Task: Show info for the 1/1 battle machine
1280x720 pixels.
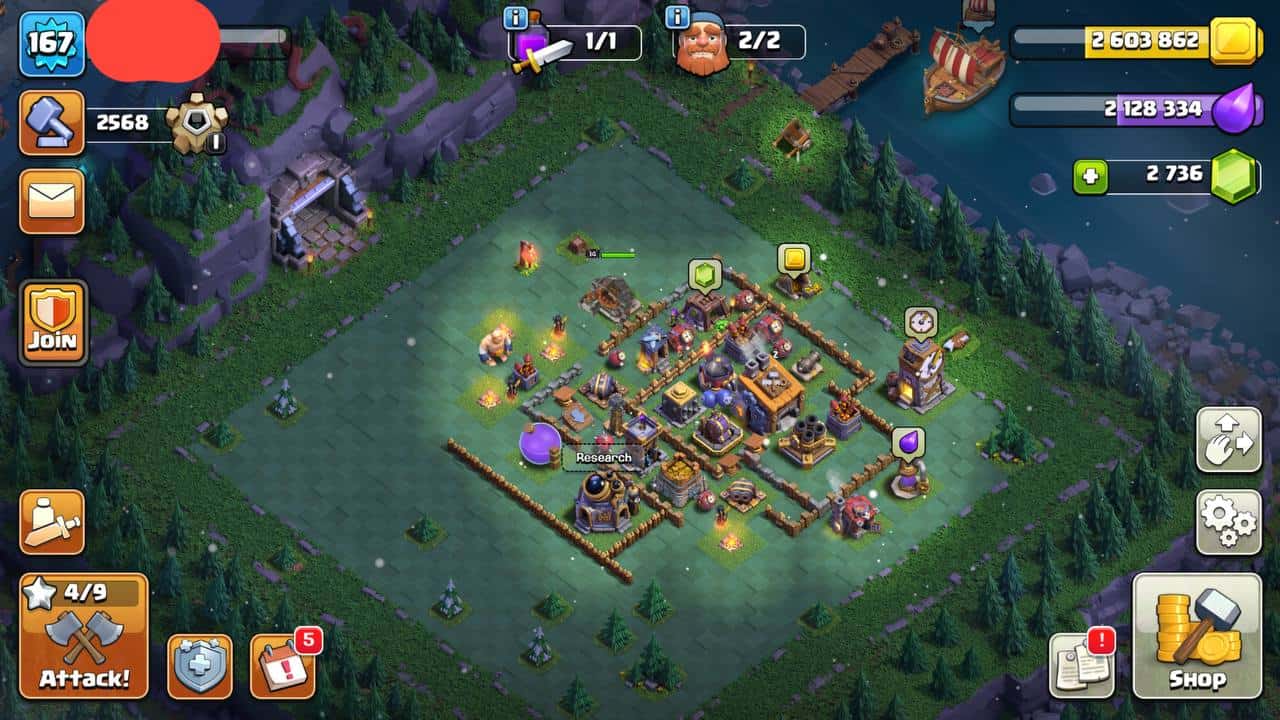Action: click(516, 17)
